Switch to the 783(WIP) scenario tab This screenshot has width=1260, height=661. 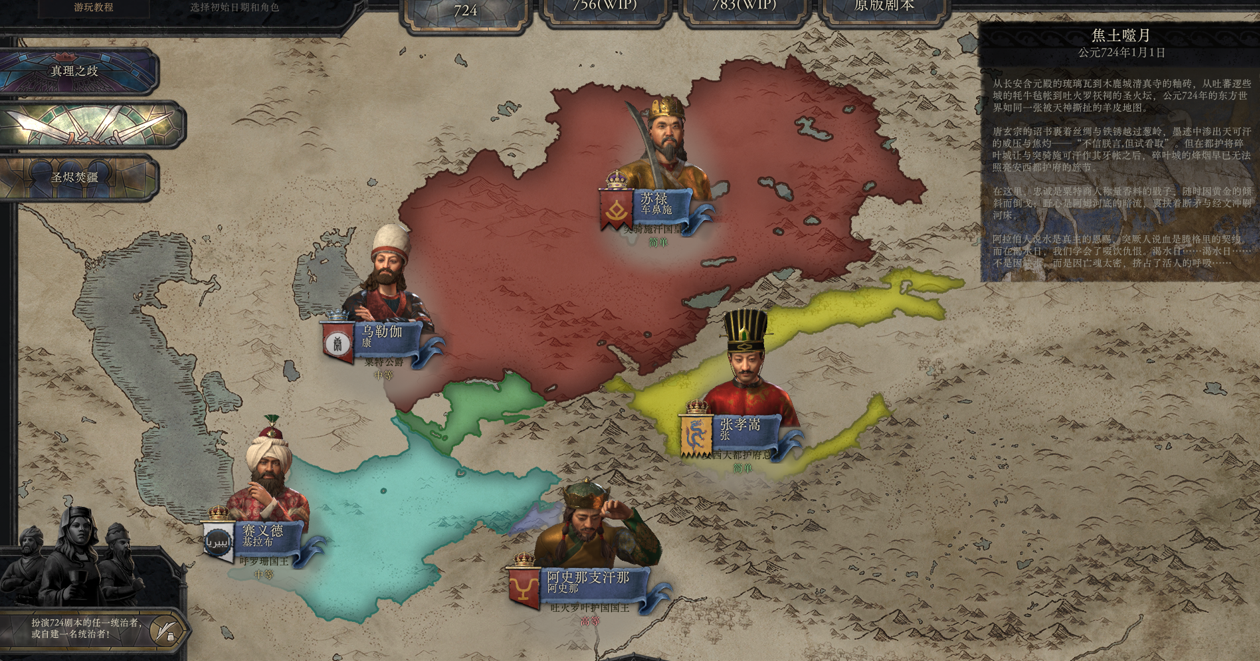(x=744, y=8)
